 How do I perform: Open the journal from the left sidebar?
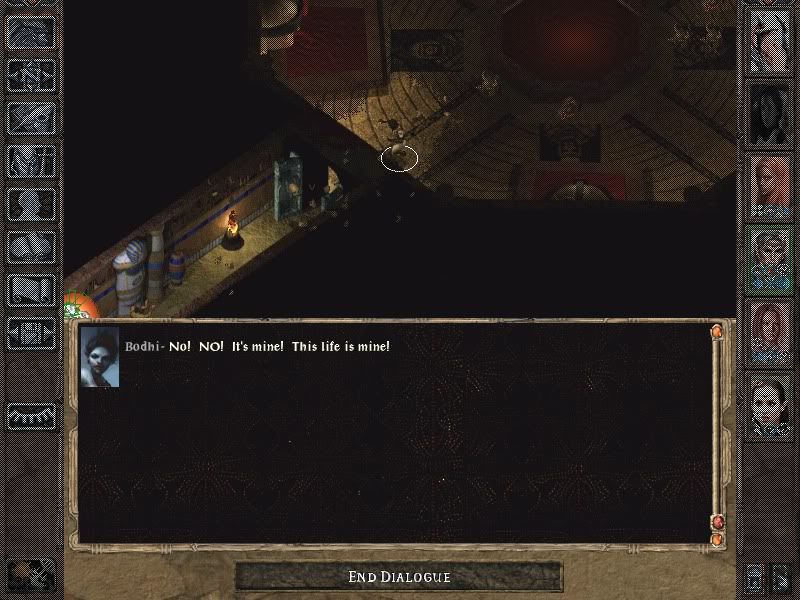(x=32, y=117)
